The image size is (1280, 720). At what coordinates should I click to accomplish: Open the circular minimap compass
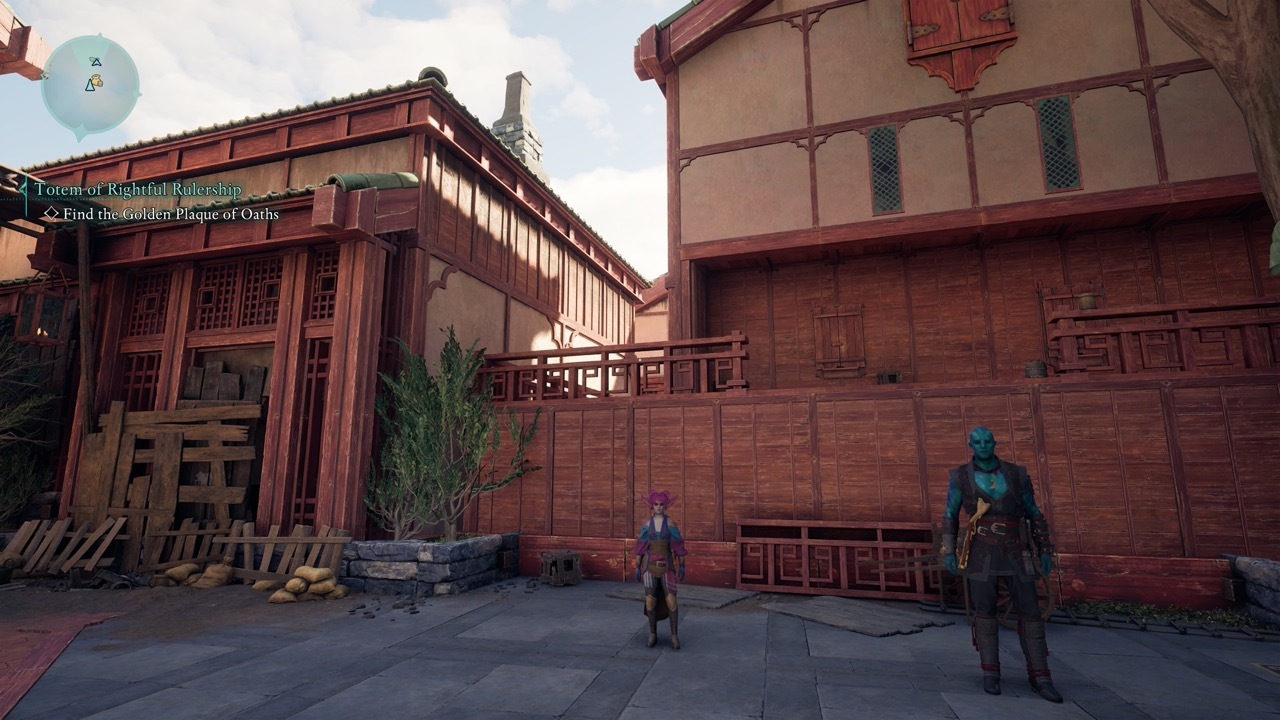coord(90,84)
